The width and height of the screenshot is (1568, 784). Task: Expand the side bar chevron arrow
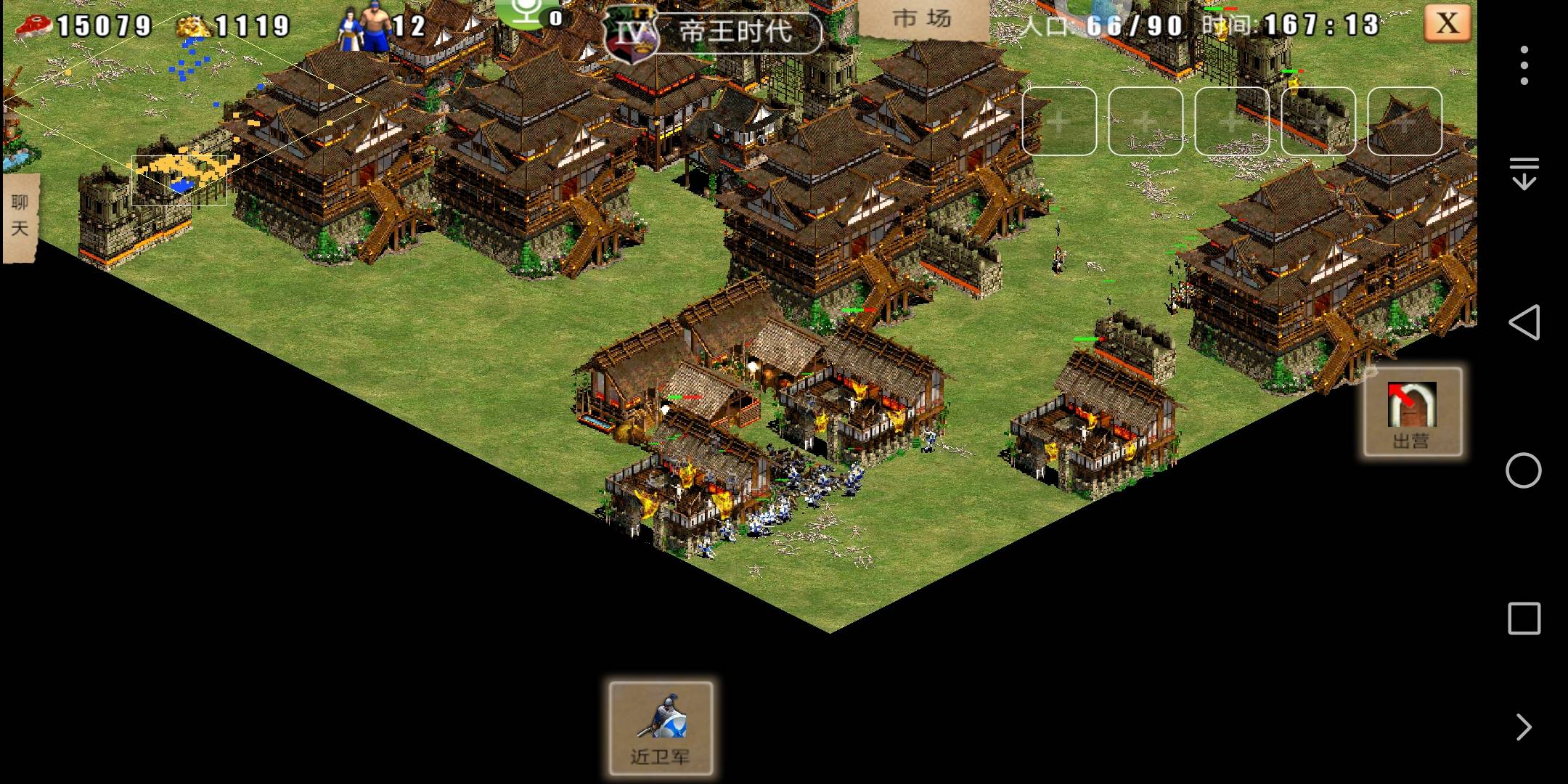[1524, 727]
